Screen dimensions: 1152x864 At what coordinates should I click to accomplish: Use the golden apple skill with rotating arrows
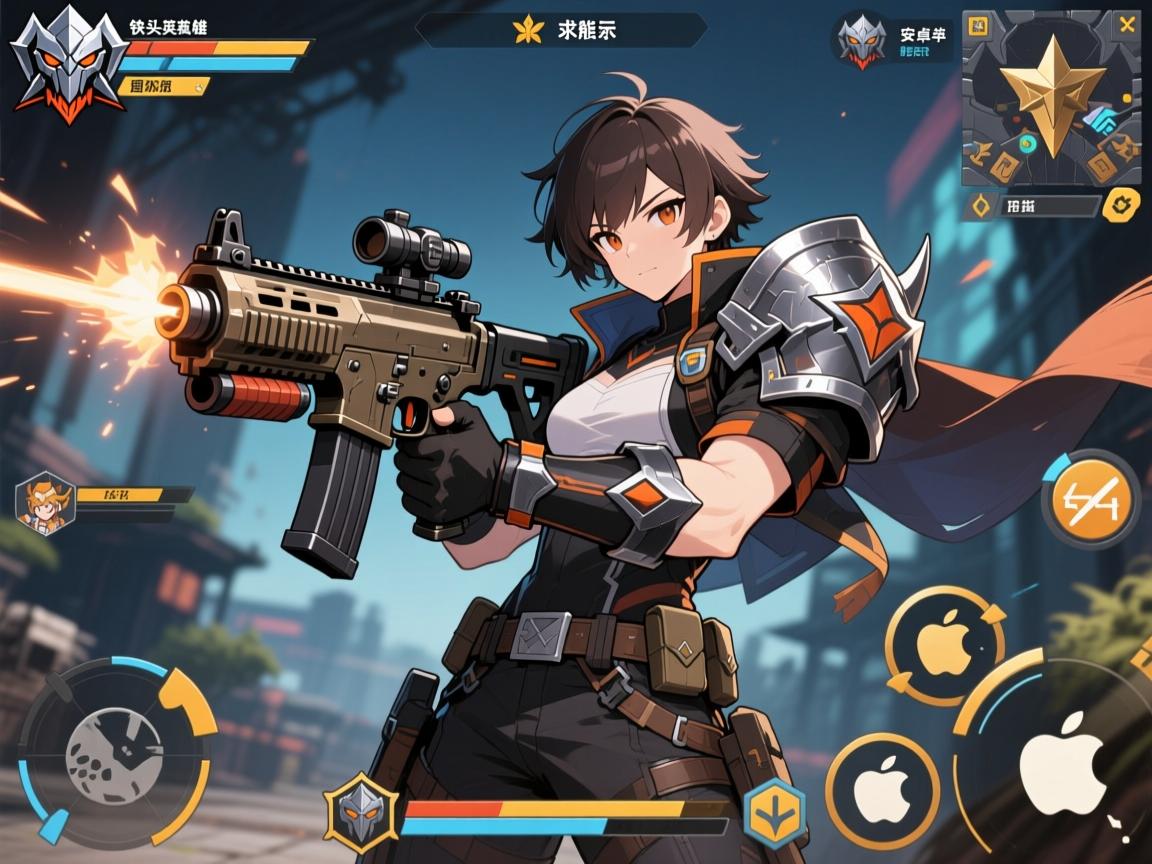pyautogui.click(x=943, y=641)
